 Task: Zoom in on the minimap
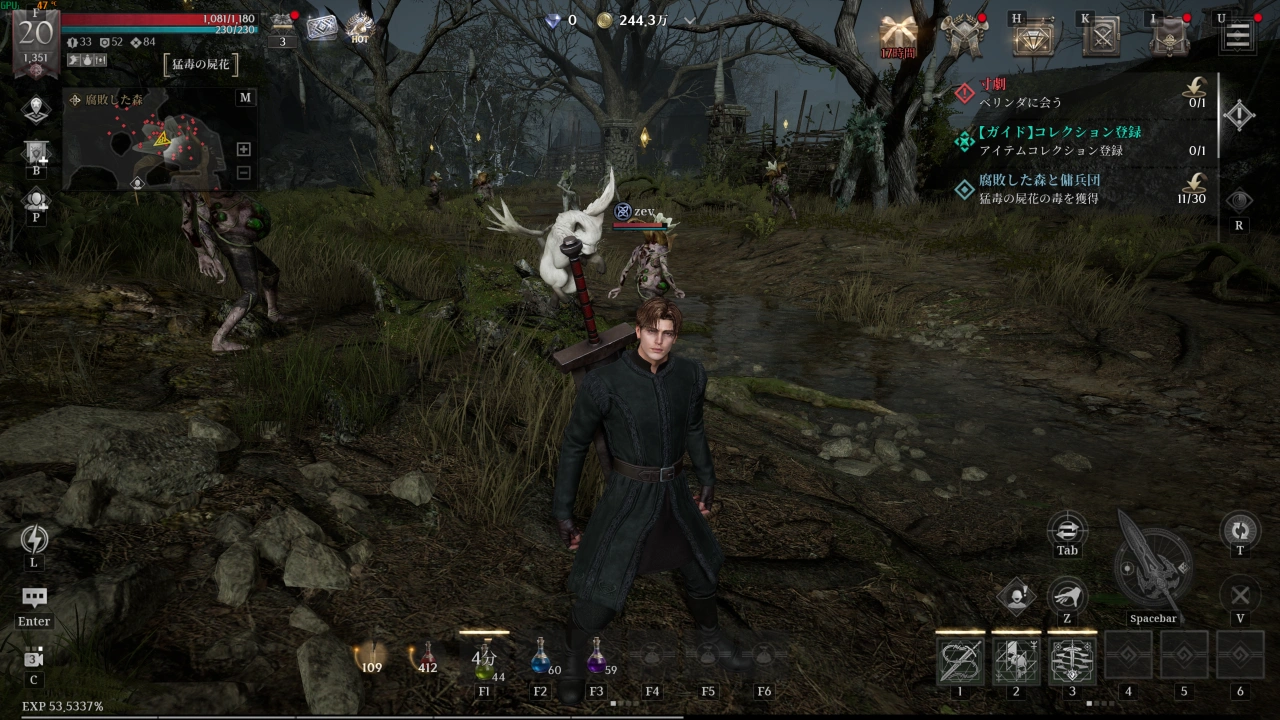pyautogui.click(x=243, y=149)
